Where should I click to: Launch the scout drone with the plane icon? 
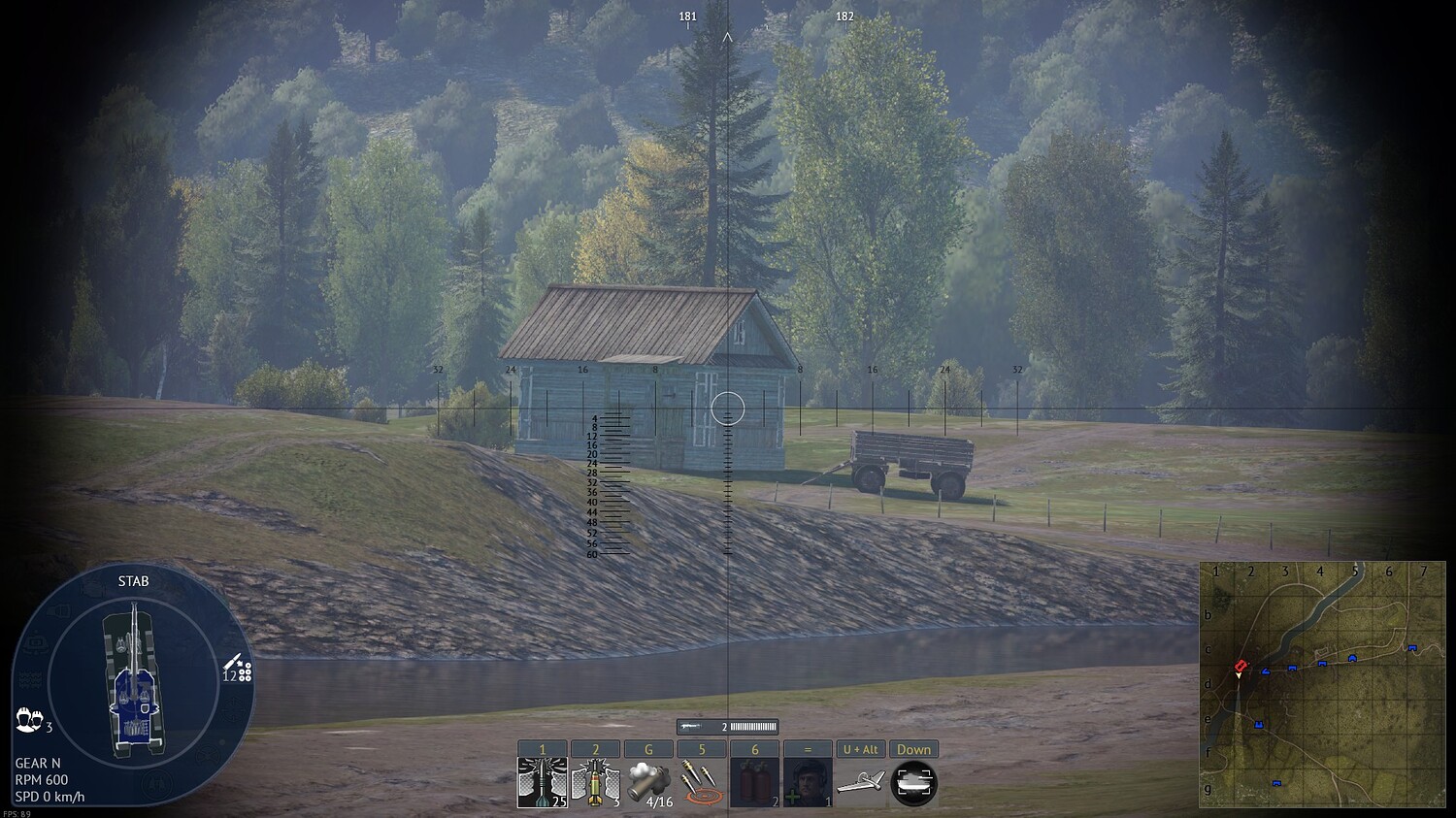tap(862, 781)
